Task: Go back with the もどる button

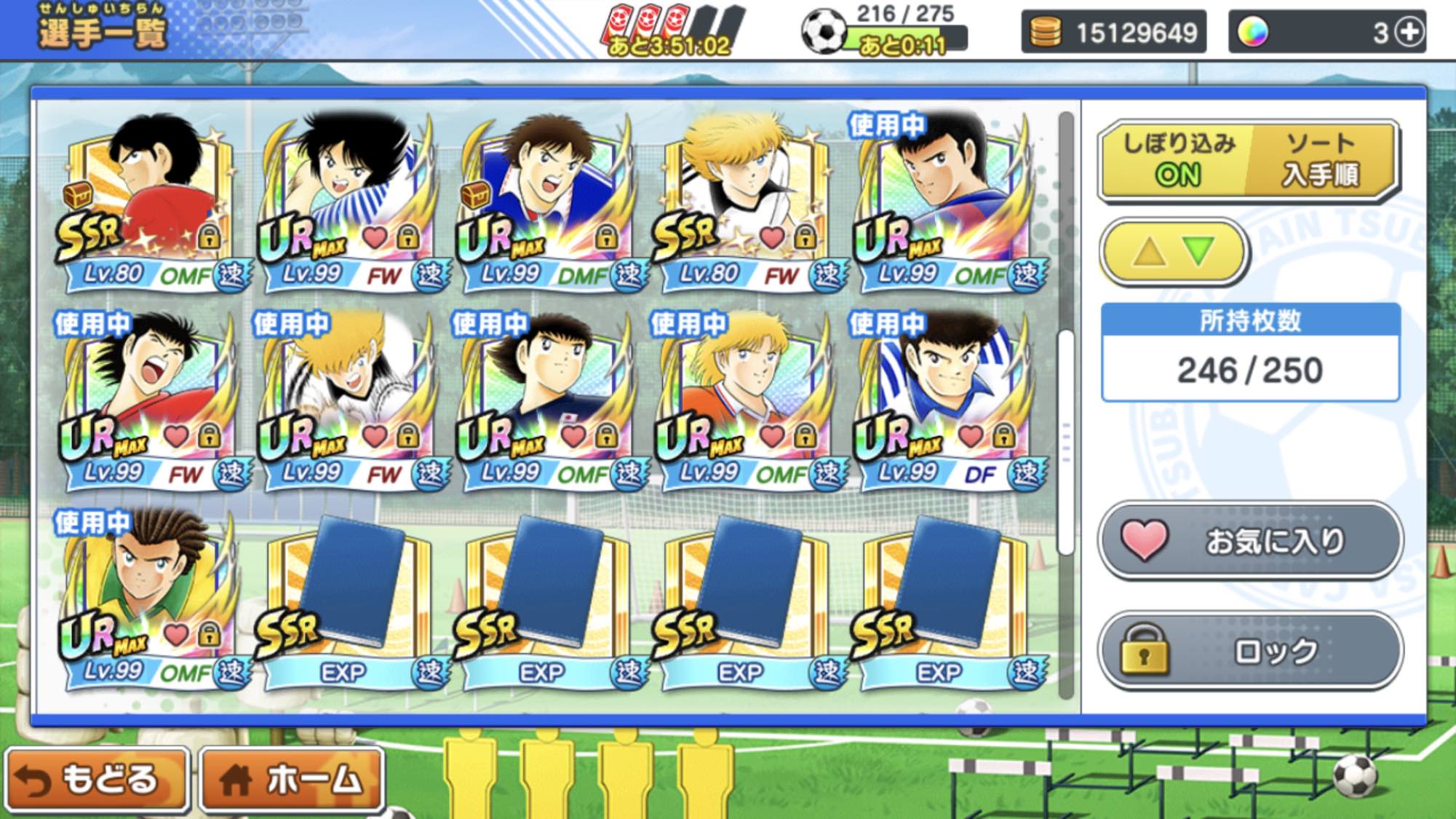Action: [96, 779]
